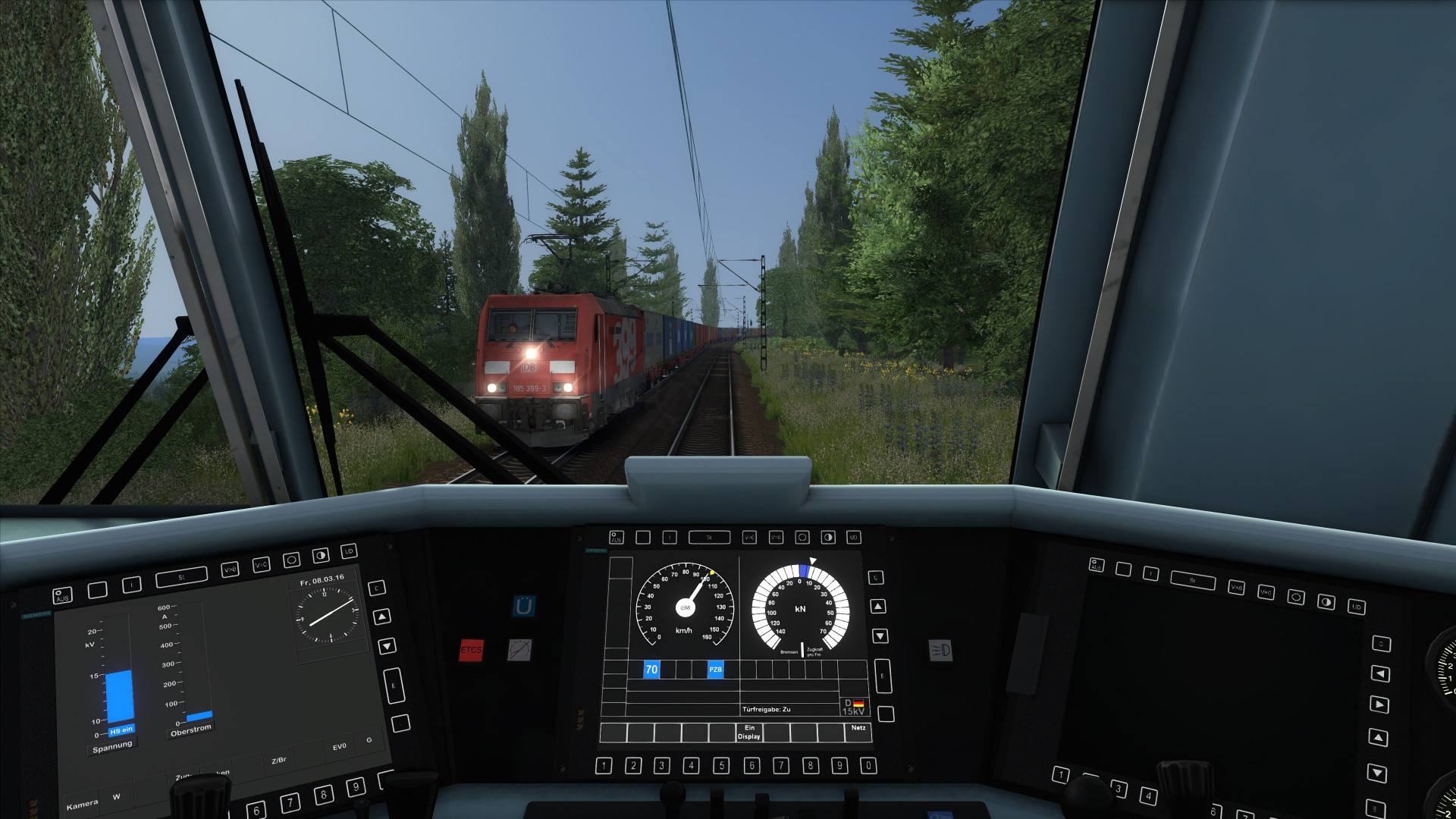This screenshot has height=819, width=1456.
Task: Click the C key beside the center display
Action: coord(876,578)
